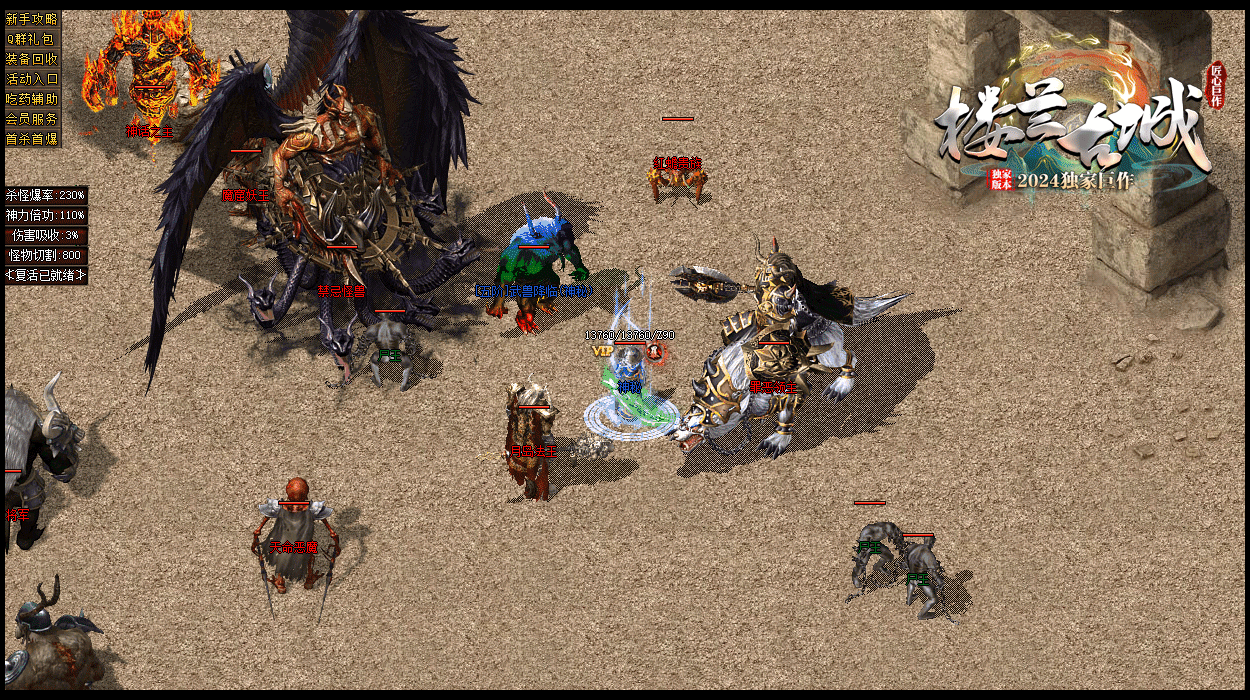
Task: Show the 首杀首爆 first-kill rewards
Action: click(x=32, y=139)
